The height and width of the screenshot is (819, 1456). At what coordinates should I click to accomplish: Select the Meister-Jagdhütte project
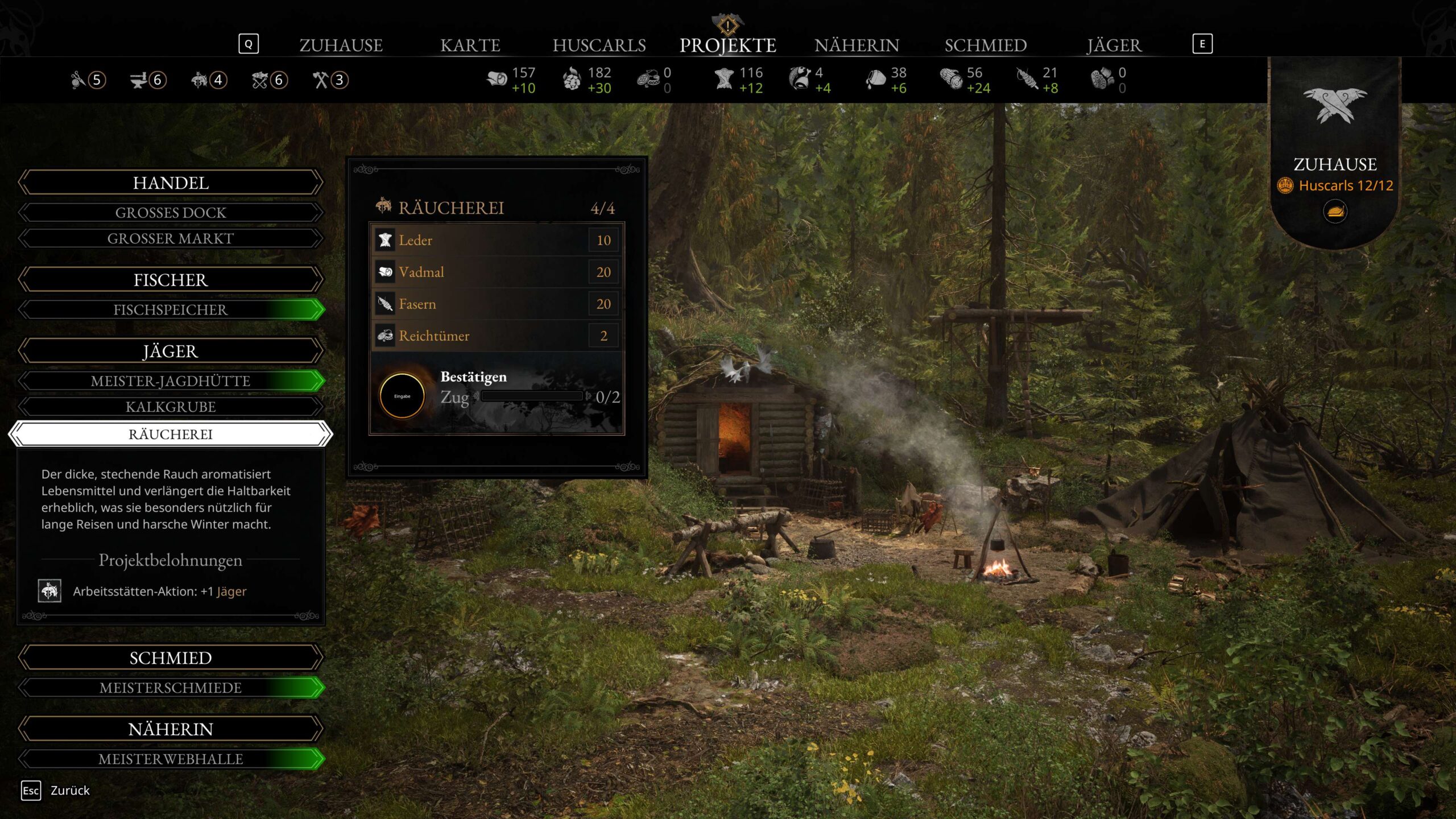pyautogui.click(x=171, y=381)
